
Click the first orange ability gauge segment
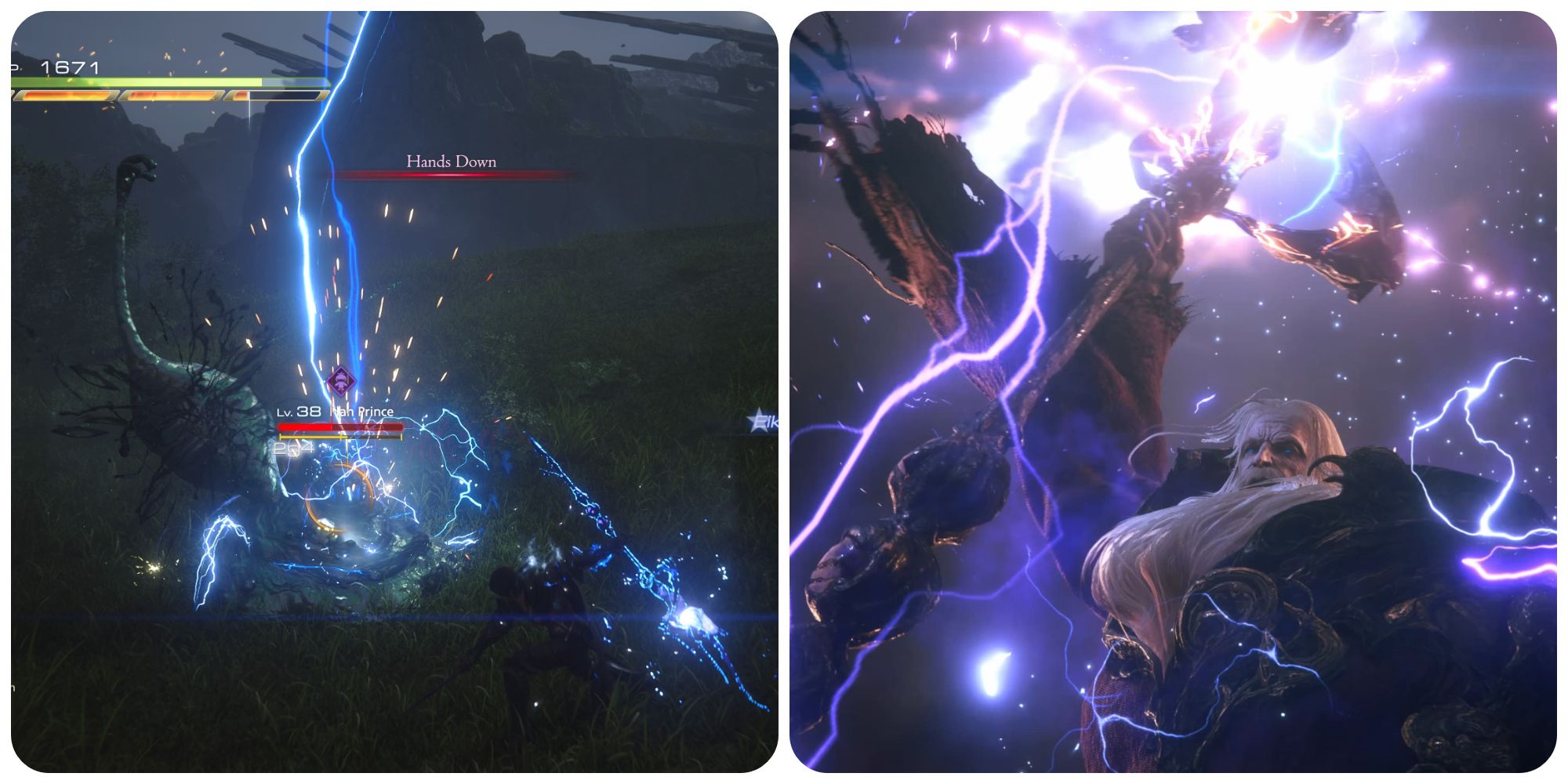point(65,96)
